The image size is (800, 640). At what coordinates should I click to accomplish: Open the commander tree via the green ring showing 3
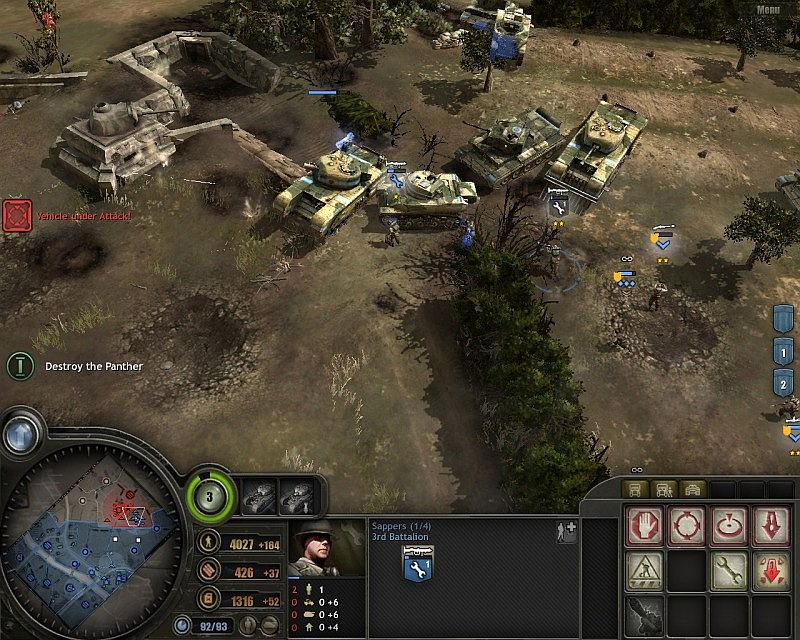pos(211,493)
